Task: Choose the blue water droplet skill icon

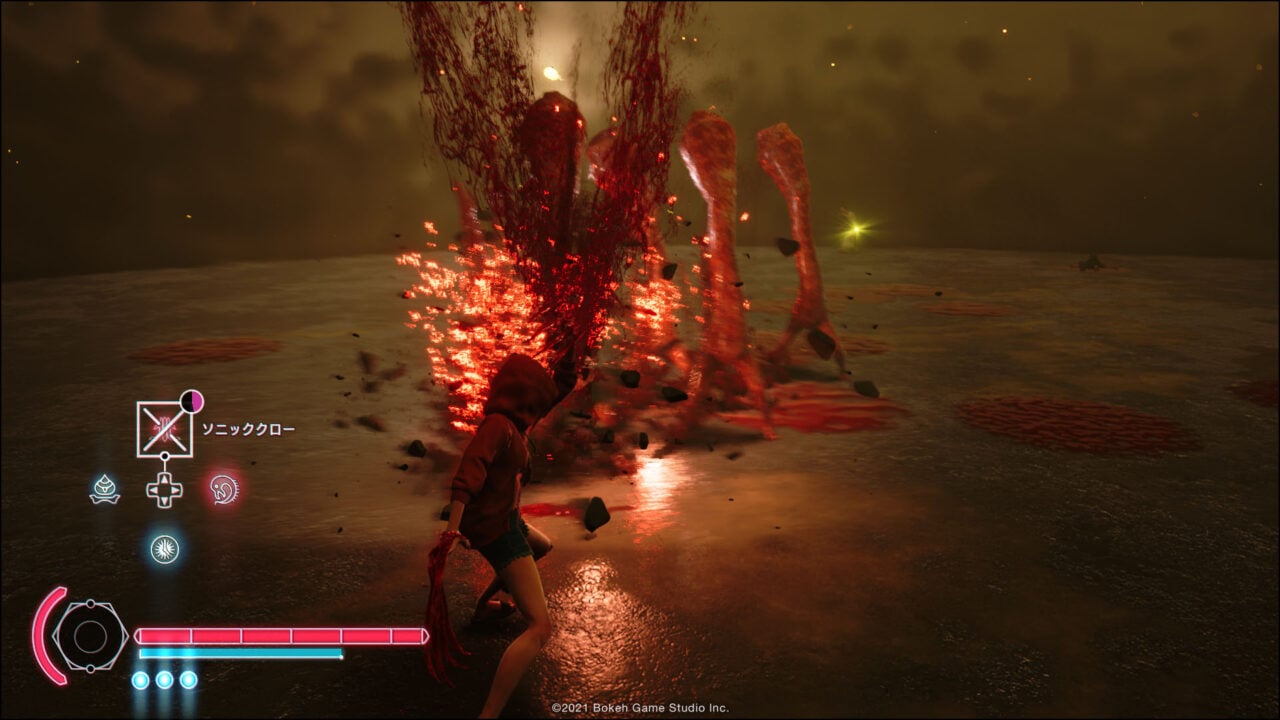Action: click(105, 489)
